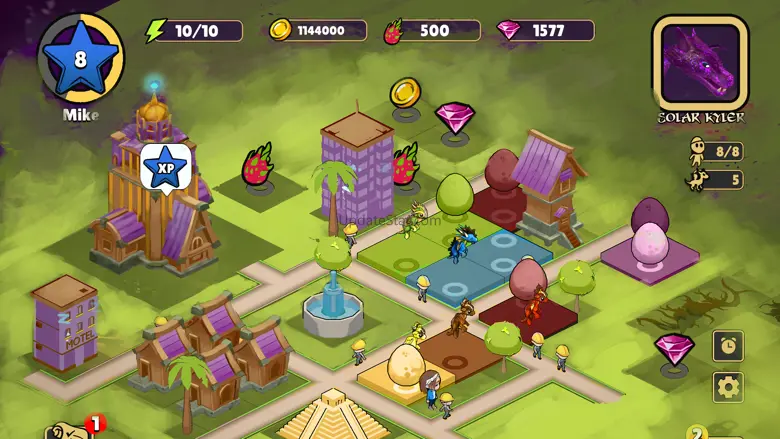Open the Solar Kyler dragon portrait

coord(700,62)
